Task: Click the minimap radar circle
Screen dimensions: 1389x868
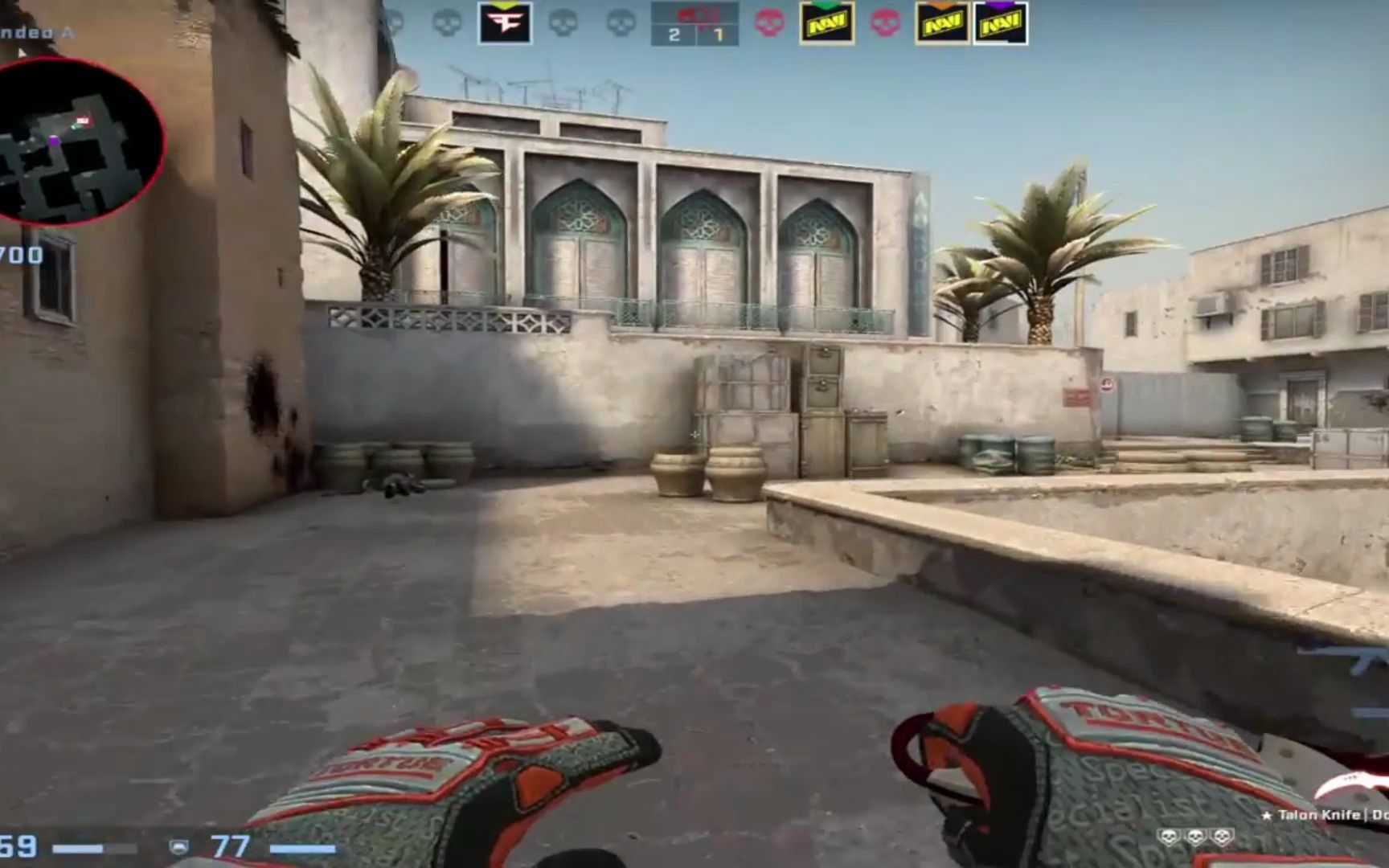Action: [x=80, y=141]
